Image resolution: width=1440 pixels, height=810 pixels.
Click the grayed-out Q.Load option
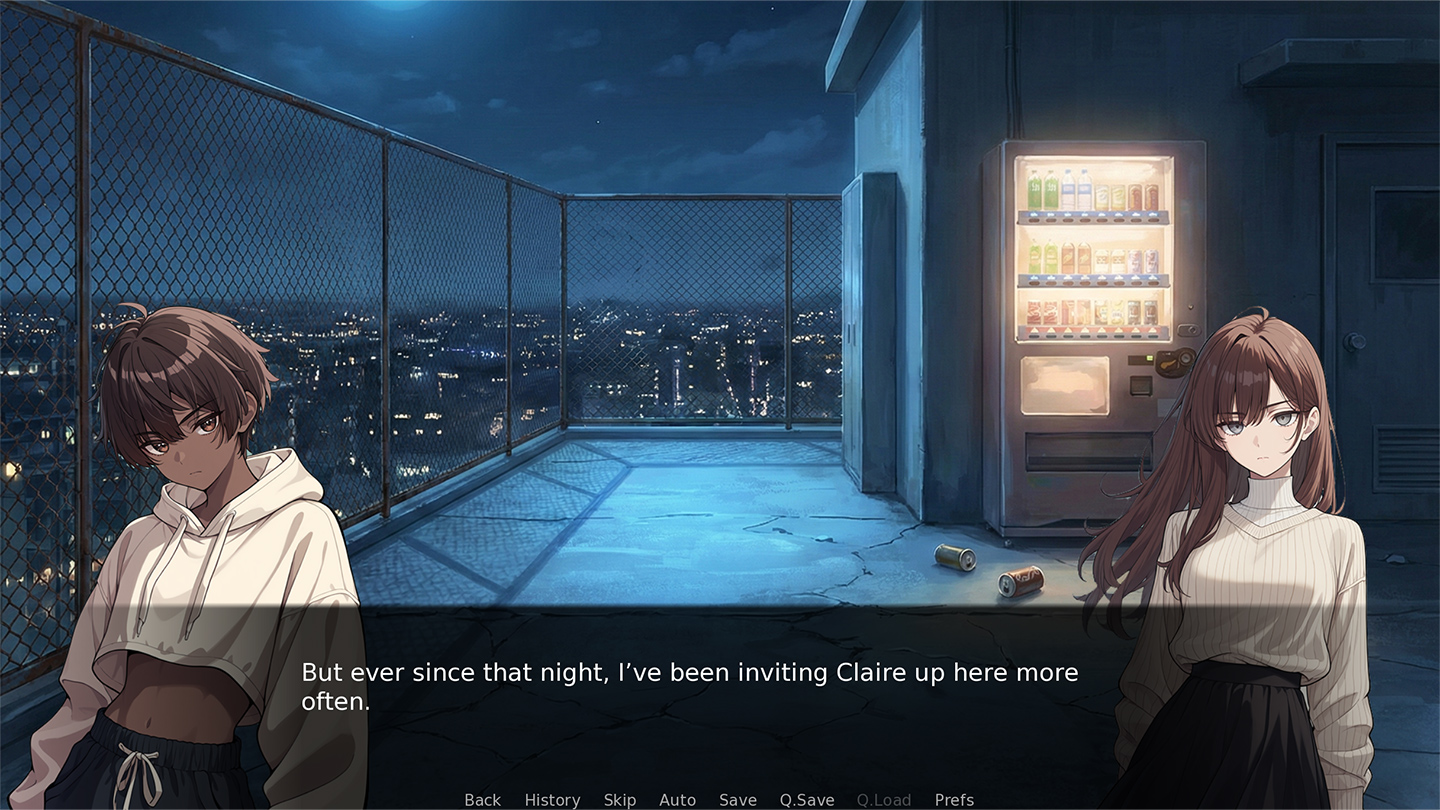(x=883, y=799)
